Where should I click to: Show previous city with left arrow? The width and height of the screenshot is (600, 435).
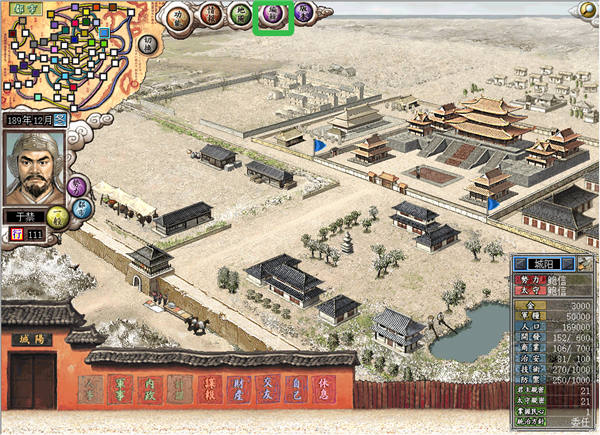click(521, 264)
